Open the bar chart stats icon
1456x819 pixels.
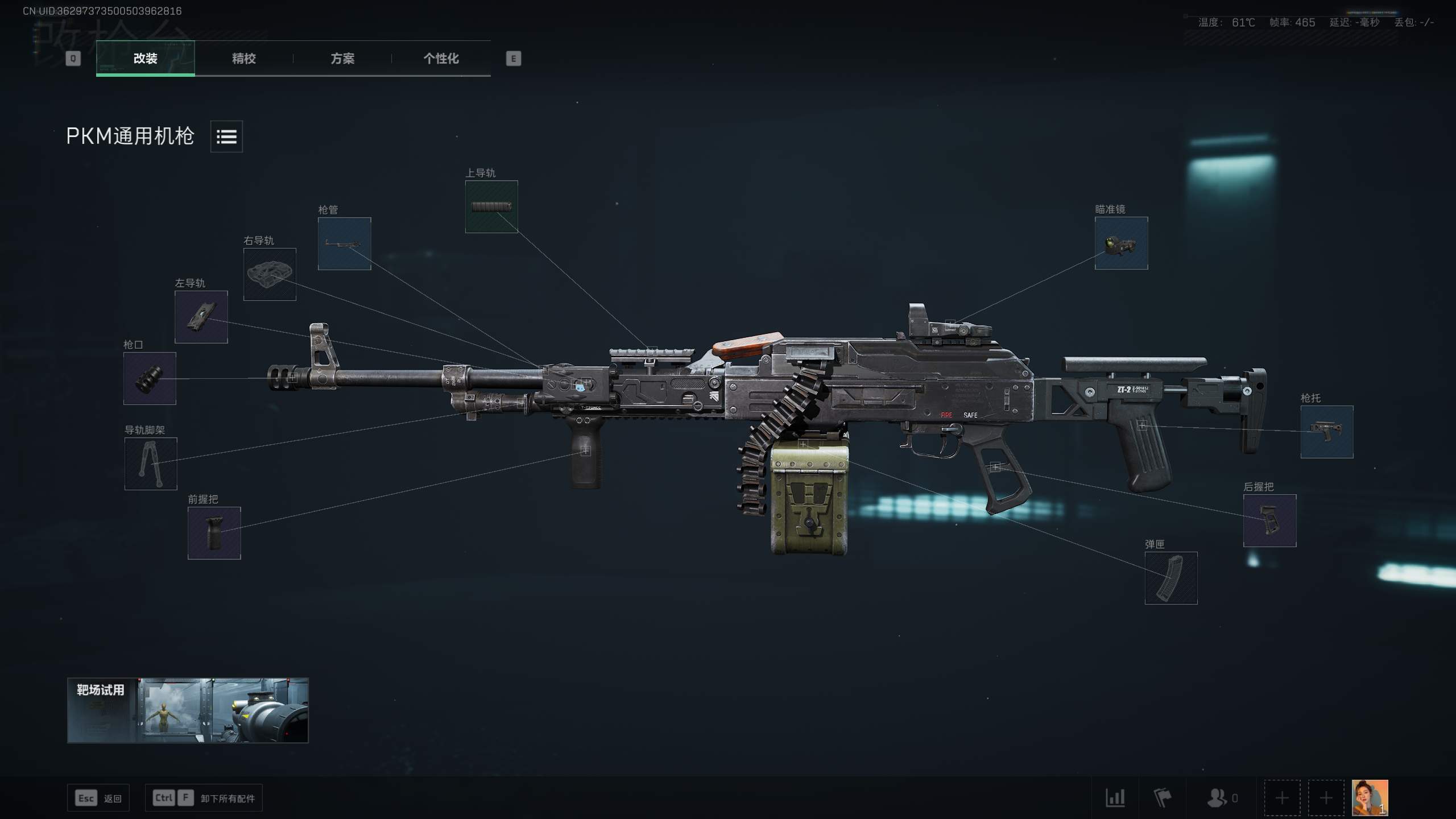[x=1115, y=798]
